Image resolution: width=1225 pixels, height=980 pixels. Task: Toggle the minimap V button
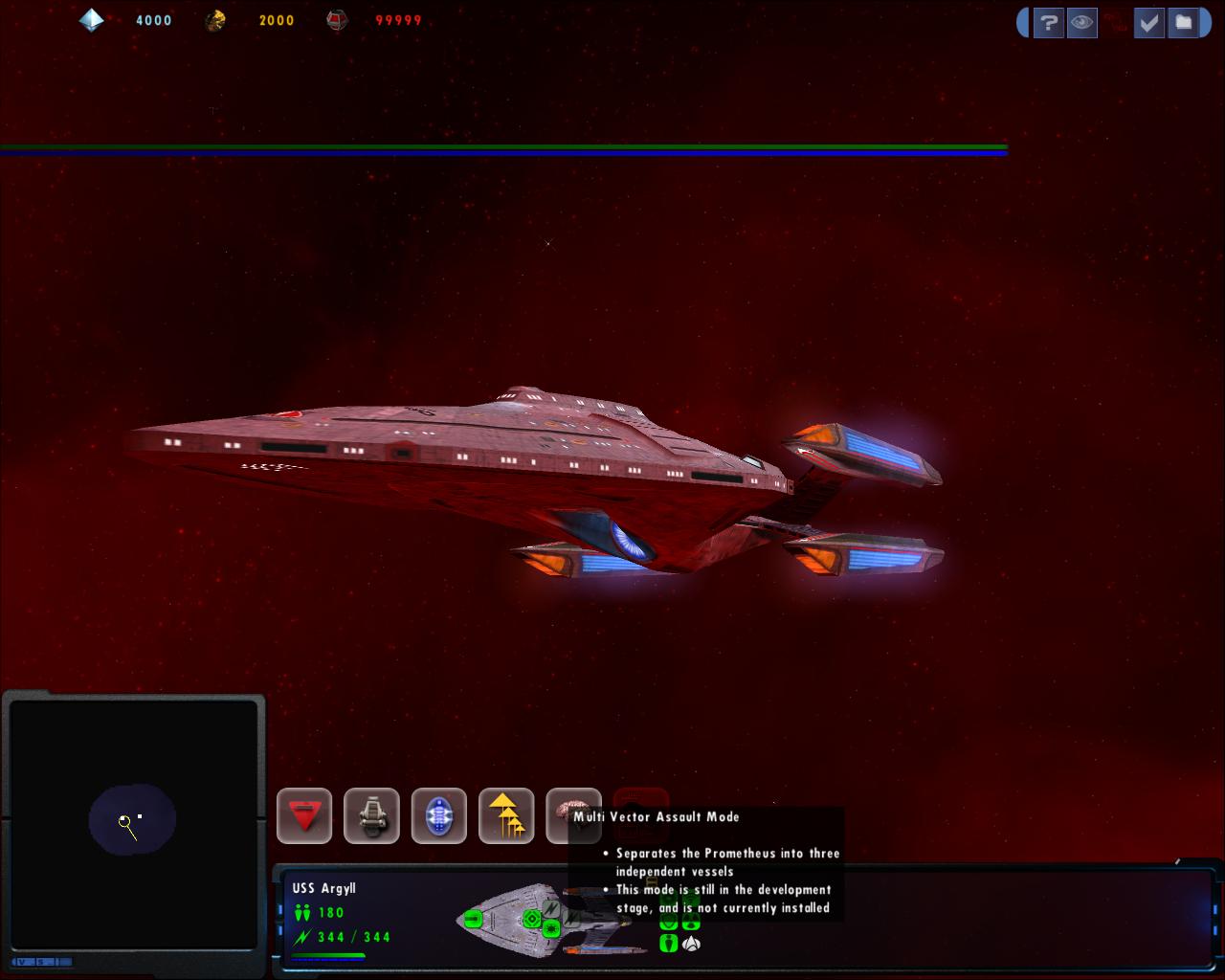[23, 961]
